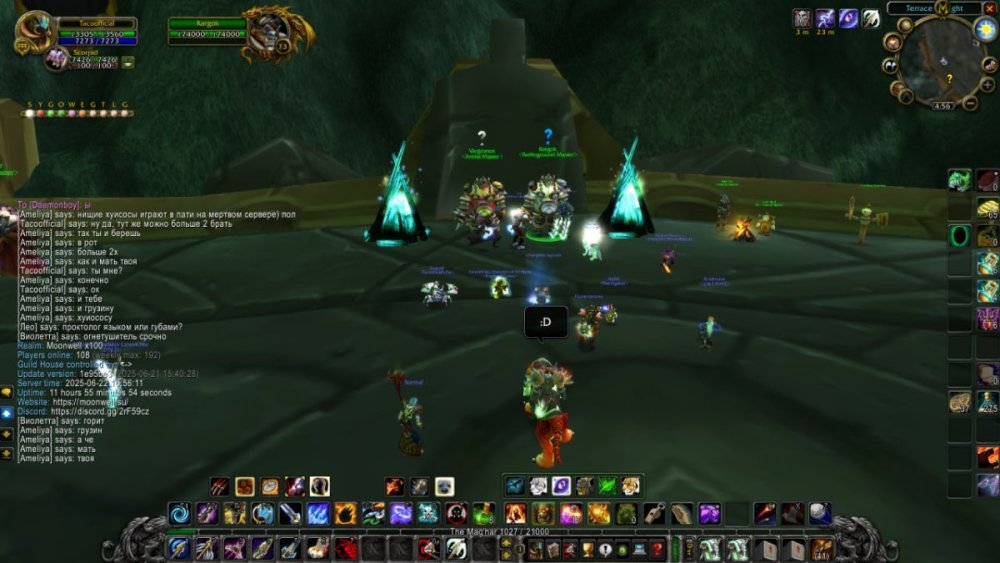Select the Scorpid pet portrait
This screenshot has height=563, width=1000.
click(x=56, y=59)
